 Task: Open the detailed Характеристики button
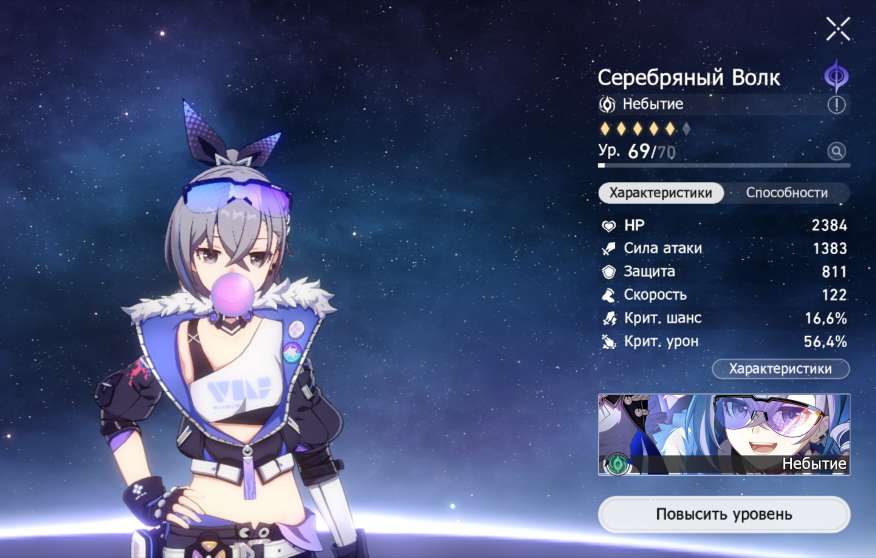click(x=780, y=369)
